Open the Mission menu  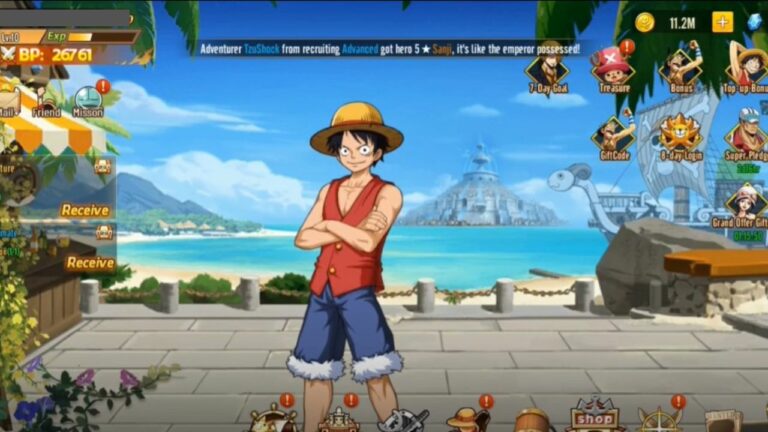pos(88,100)
